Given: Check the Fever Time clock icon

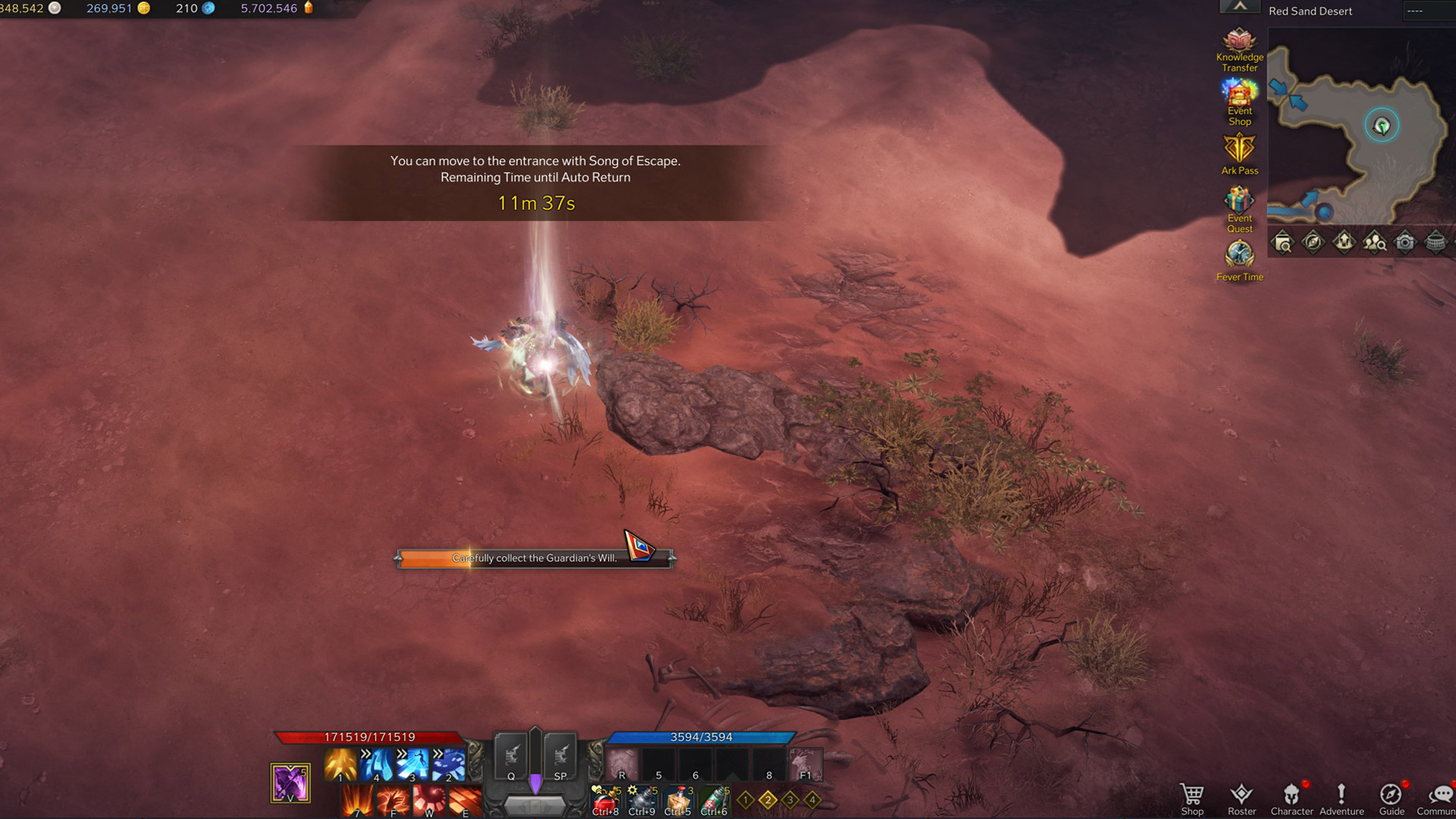Looking at the screenshot, I should coord(1239,259).
